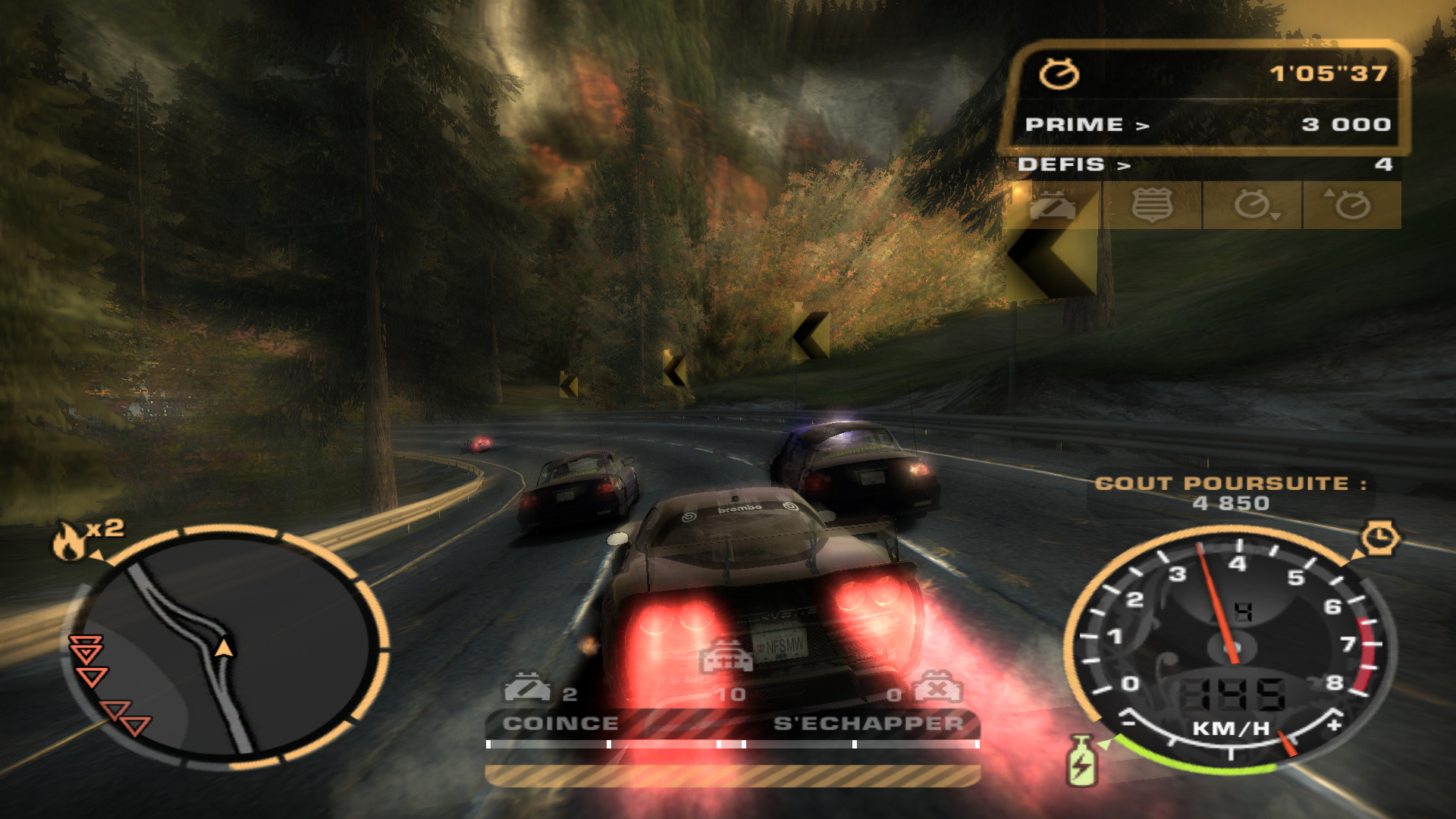
Task: Click the crossed-out police car icon by S'ECHAPPER
Action: [x=938, y=689]
